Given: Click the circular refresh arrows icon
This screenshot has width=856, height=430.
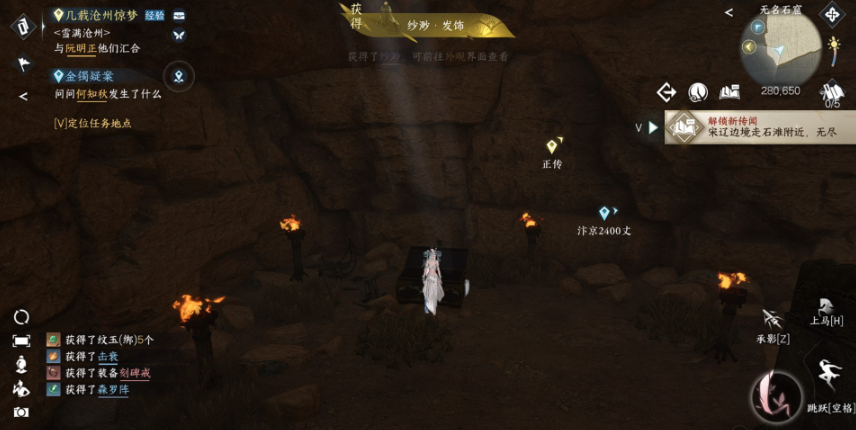Looking at the screenshot, I should point(21,317).
